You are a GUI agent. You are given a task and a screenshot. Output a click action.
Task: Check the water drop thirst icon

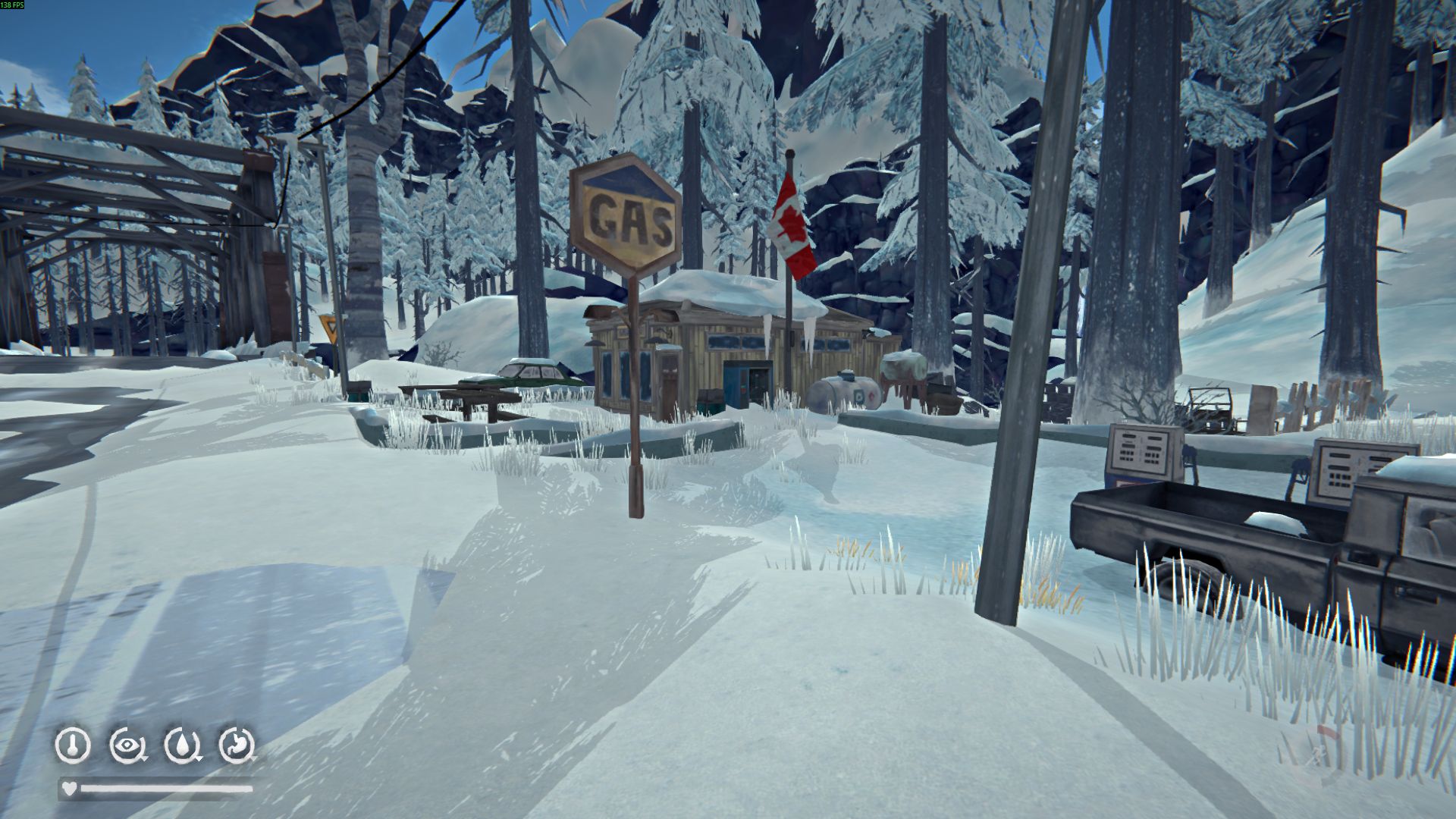[182, 745]
